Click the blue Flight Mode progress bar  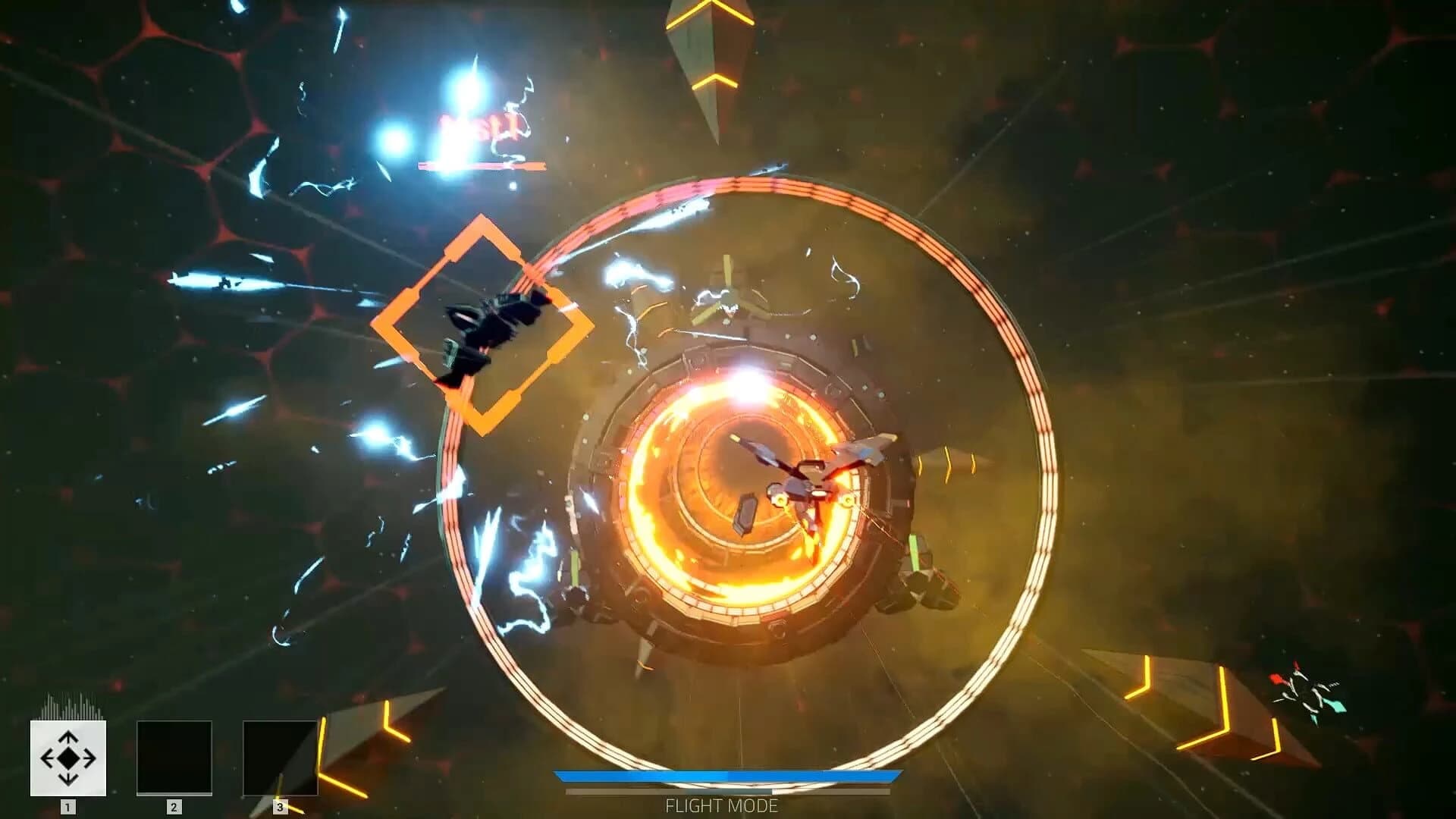pyautogui.click(x=728, y=777)
